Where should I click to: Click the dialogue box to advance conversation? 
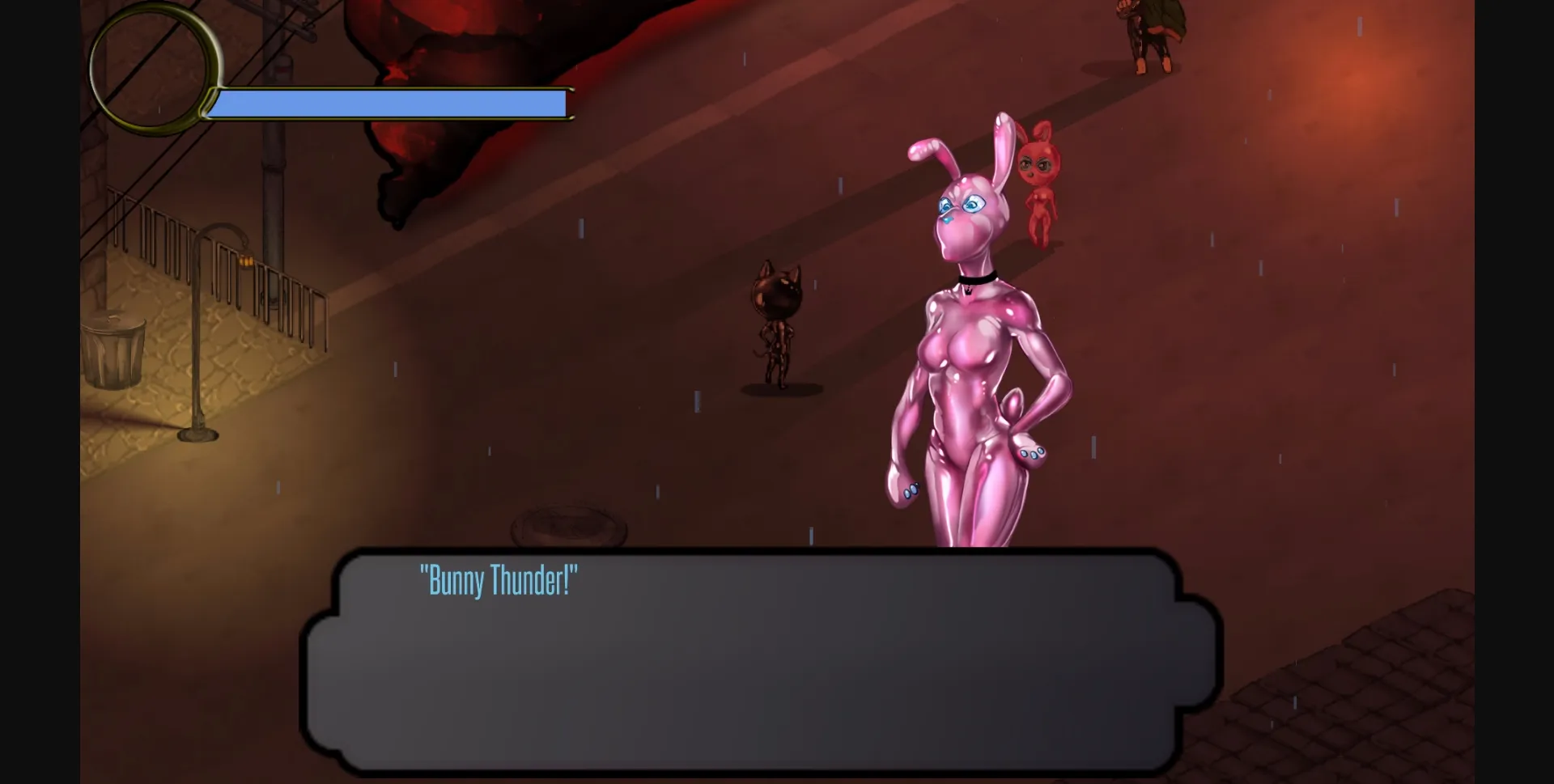click(x=753, y=663)
